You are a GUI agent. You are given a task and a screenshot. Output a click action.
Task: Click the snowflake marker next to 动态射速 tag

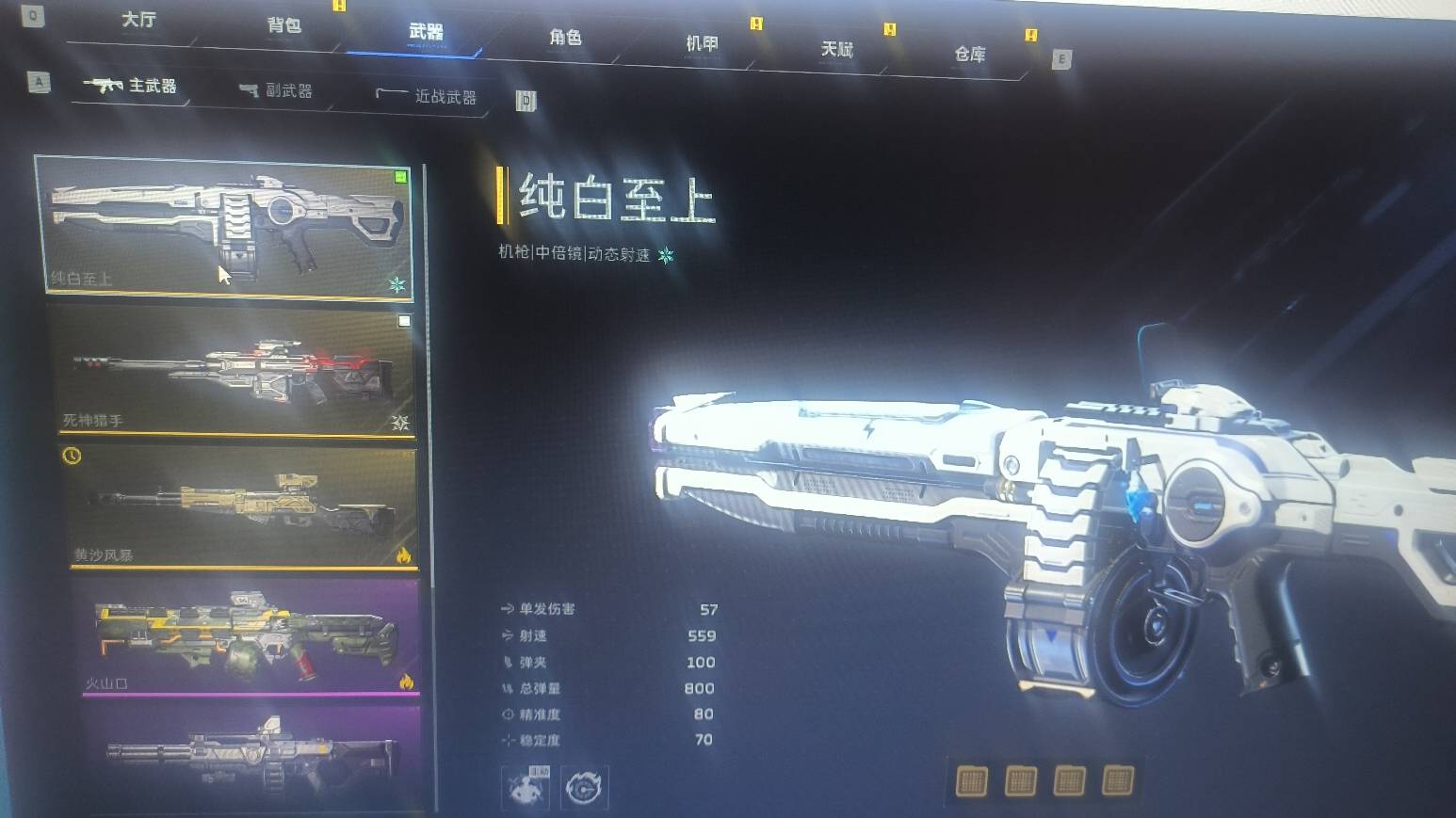665,254
